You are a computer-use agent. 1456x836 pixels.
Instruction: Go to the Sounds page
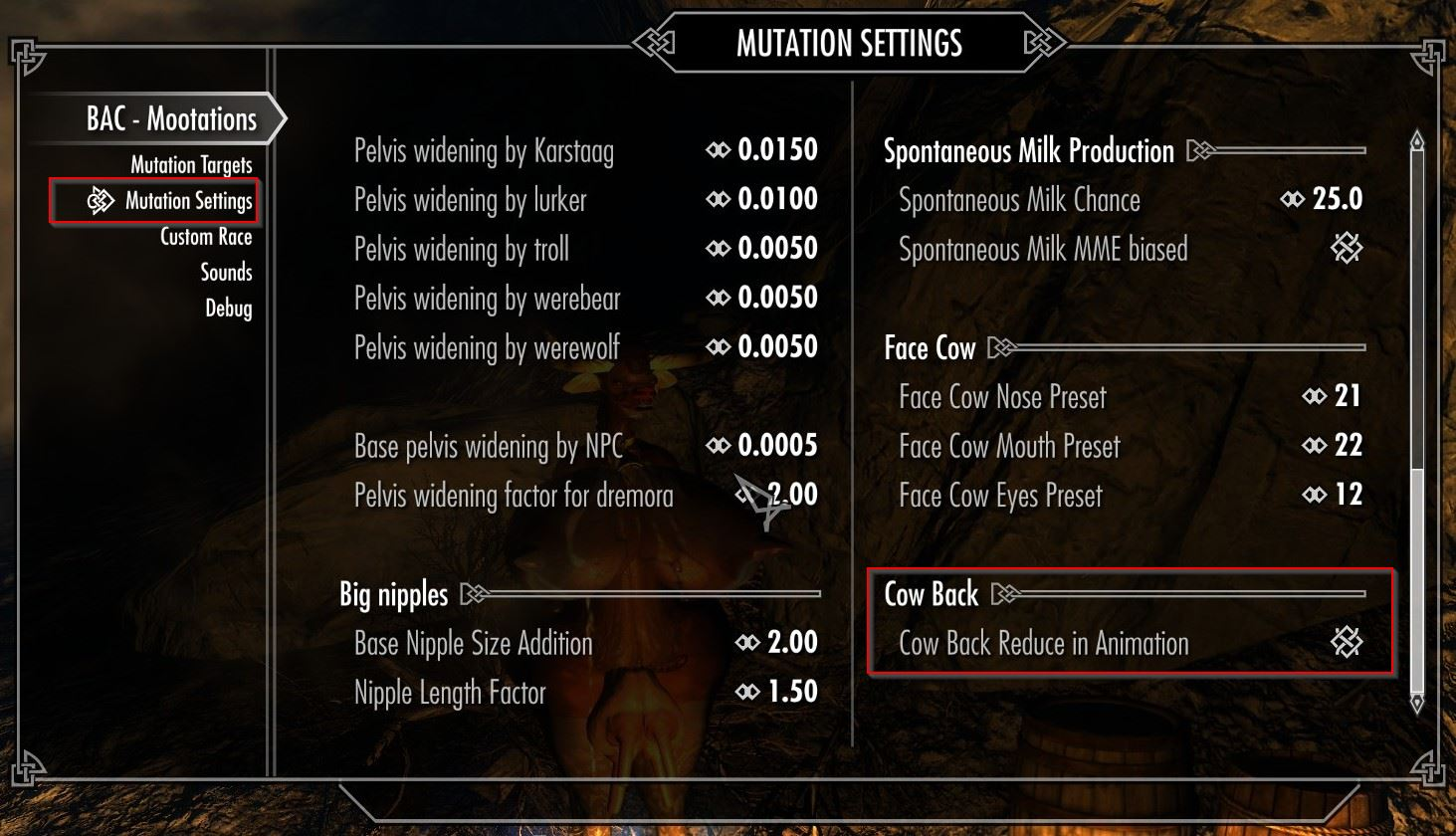click(226, 273)
